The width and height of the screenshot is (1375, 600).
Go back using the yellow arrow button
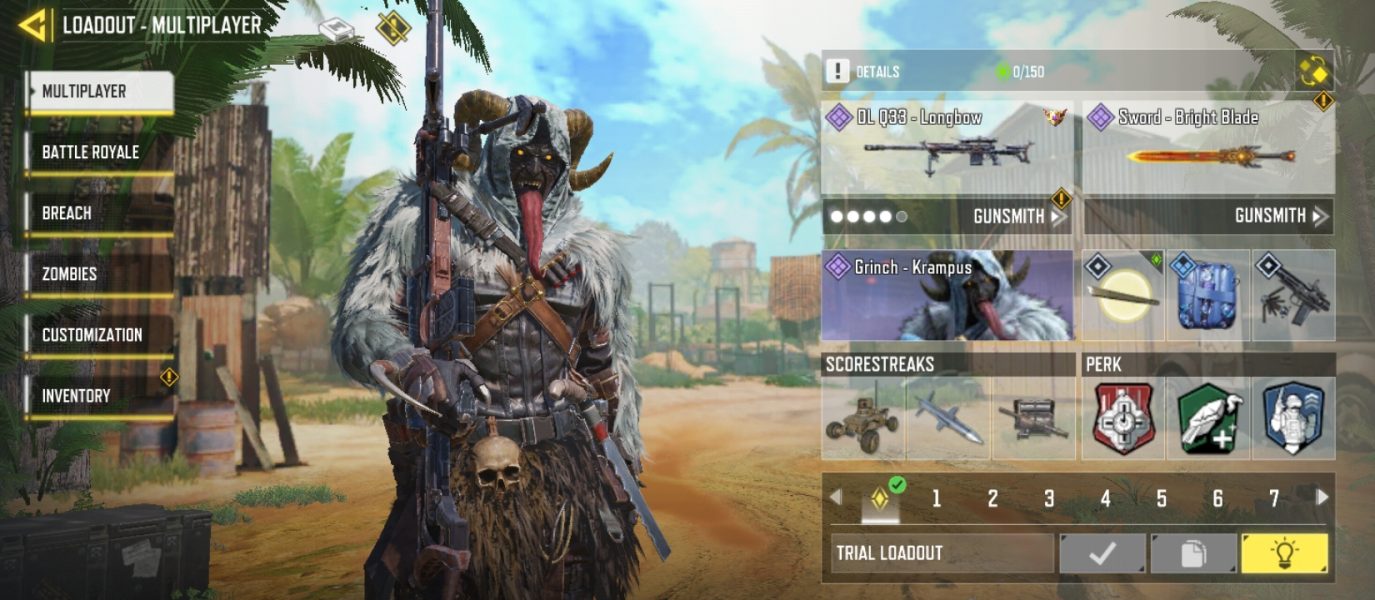pyautogui.click(x=33, y=25)
